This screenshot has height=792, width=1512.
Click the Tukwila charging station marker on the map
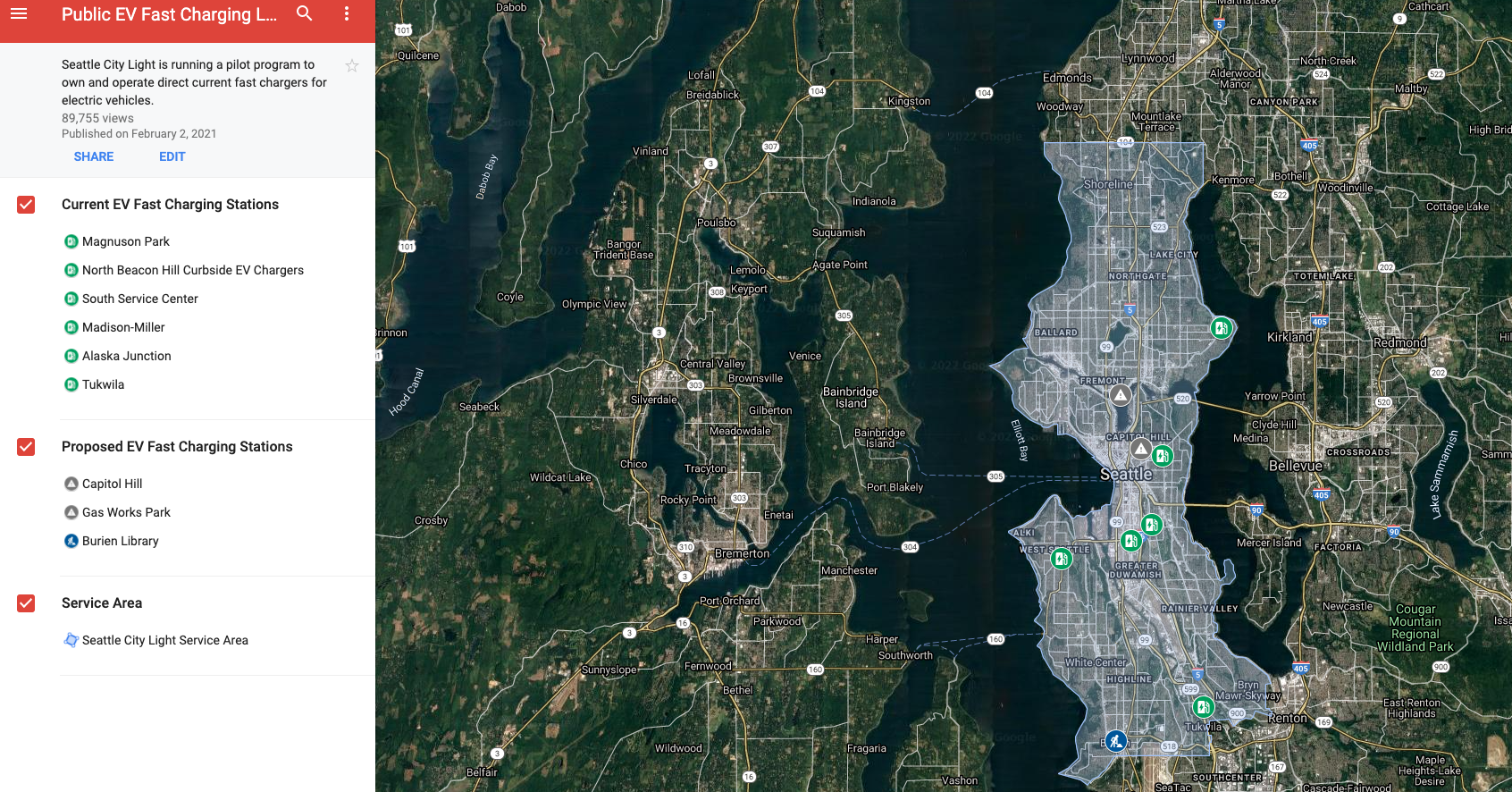coord(1204,707)
